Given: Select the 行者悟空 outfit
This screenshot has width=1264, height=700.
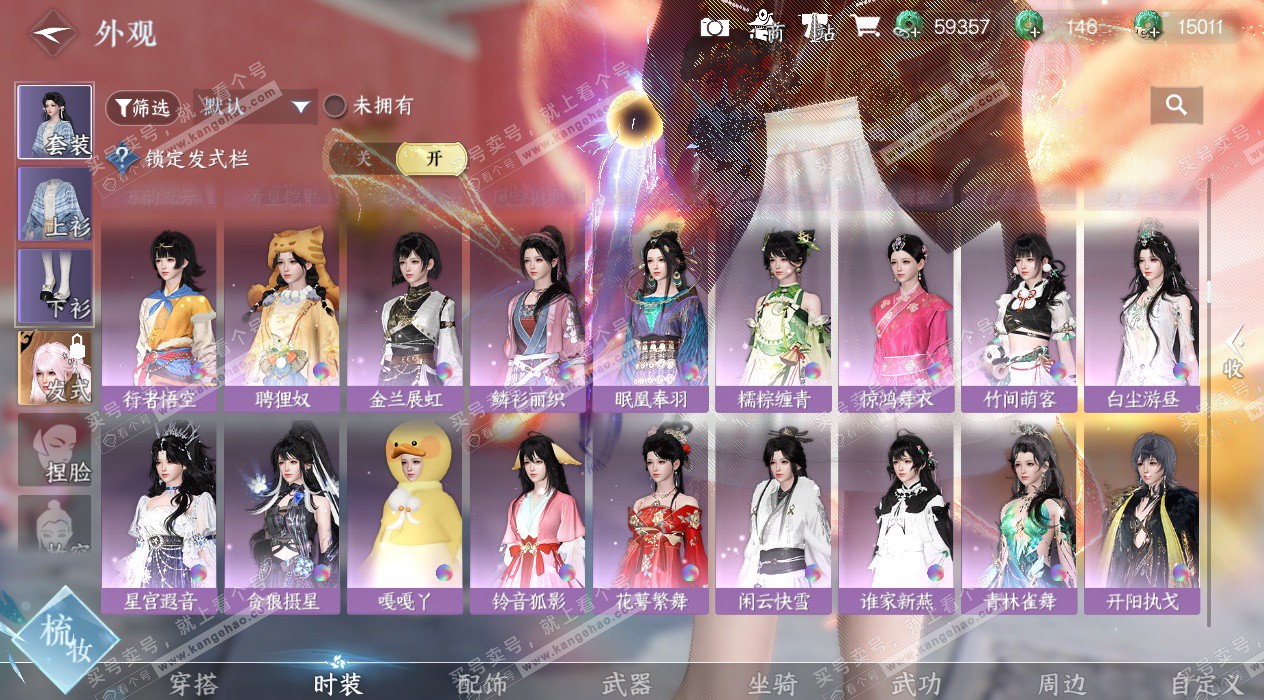Looking at the screenshot, I should point(159,318).
